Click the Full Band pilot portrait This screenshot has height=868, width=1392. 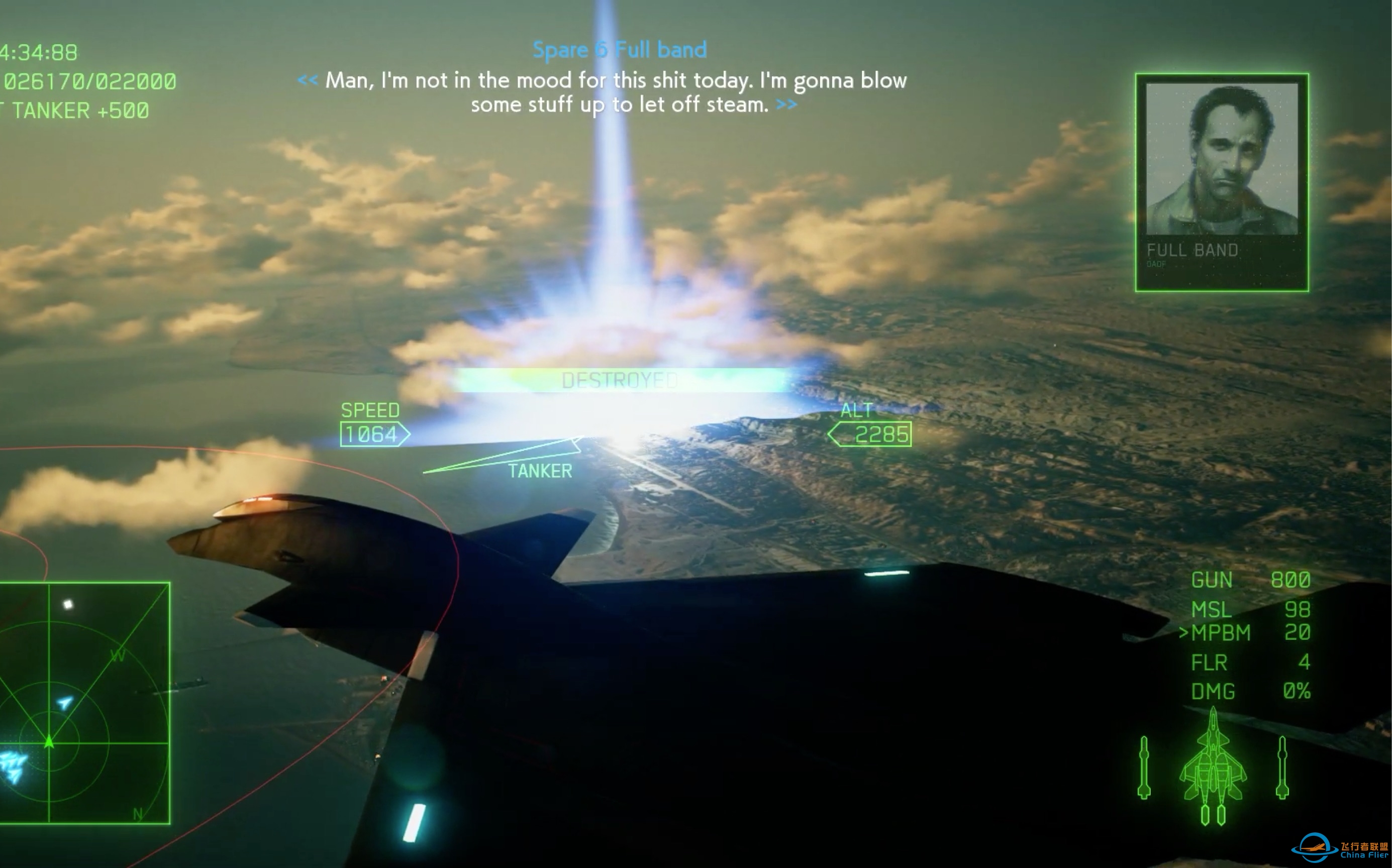(1222, 159)
